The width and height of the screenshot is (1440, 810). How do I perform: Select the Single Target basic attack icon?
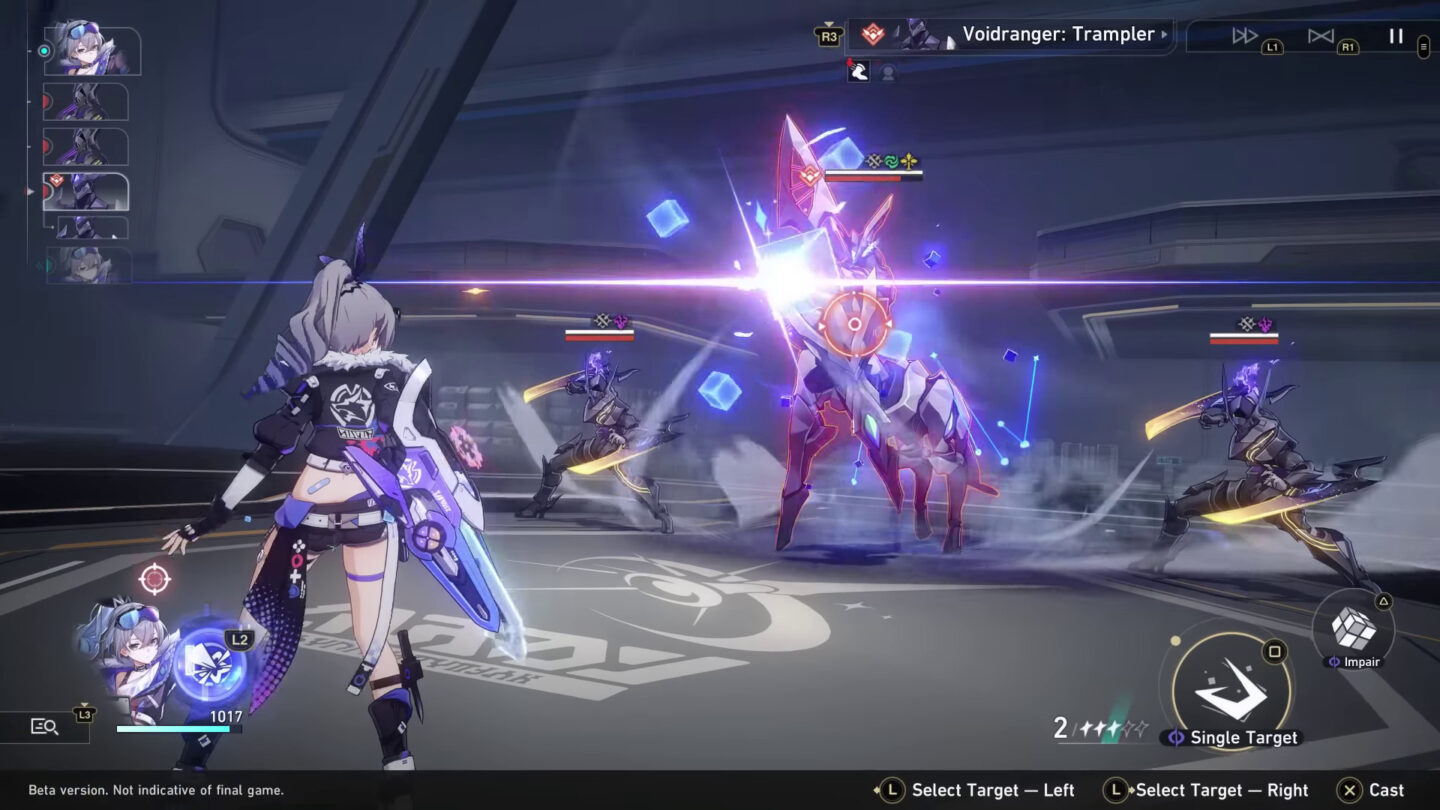[1234, 690]
